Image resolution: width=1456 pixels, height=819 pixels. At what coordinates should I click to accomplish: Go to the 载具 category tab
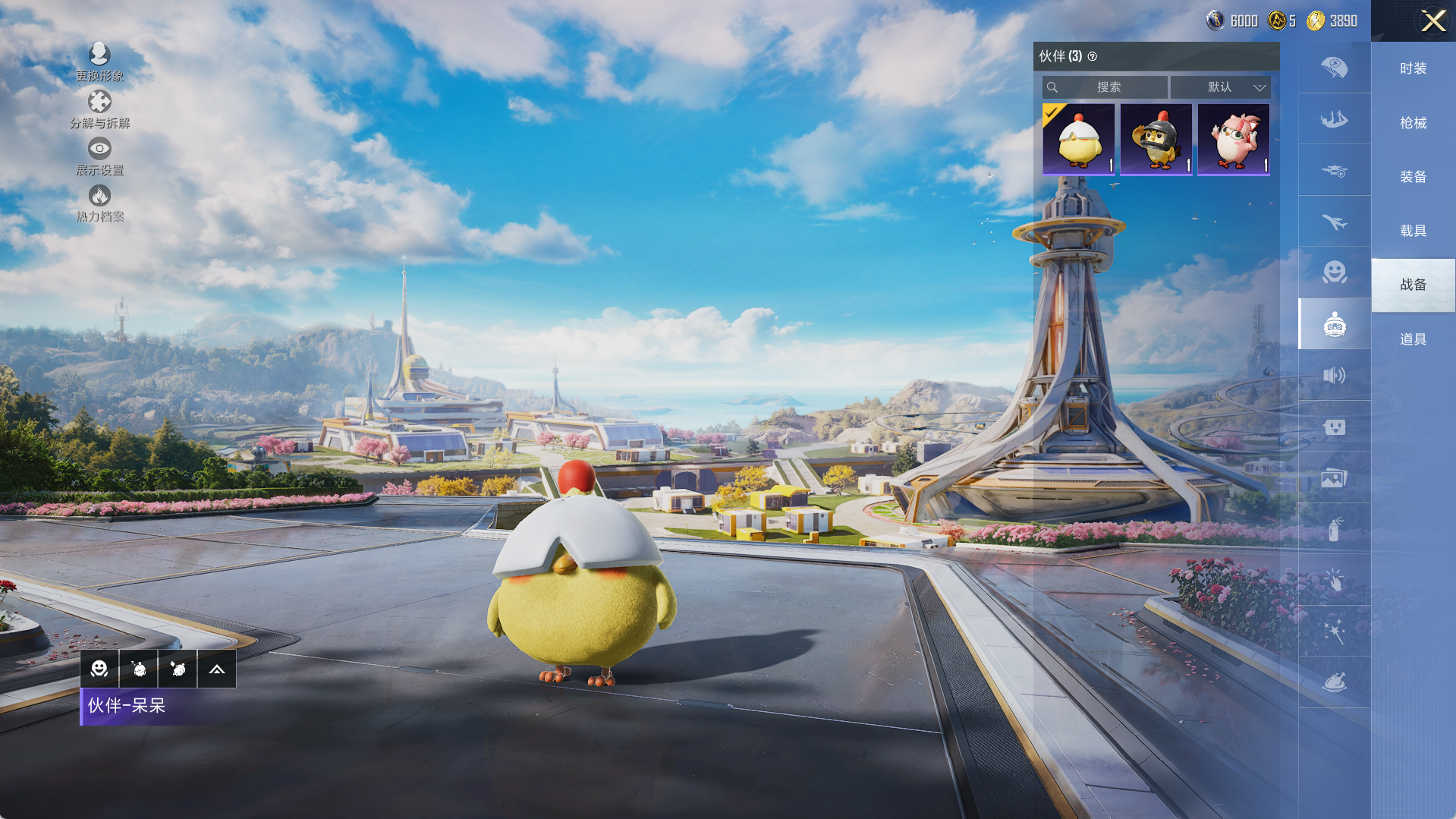[1413, 231]
